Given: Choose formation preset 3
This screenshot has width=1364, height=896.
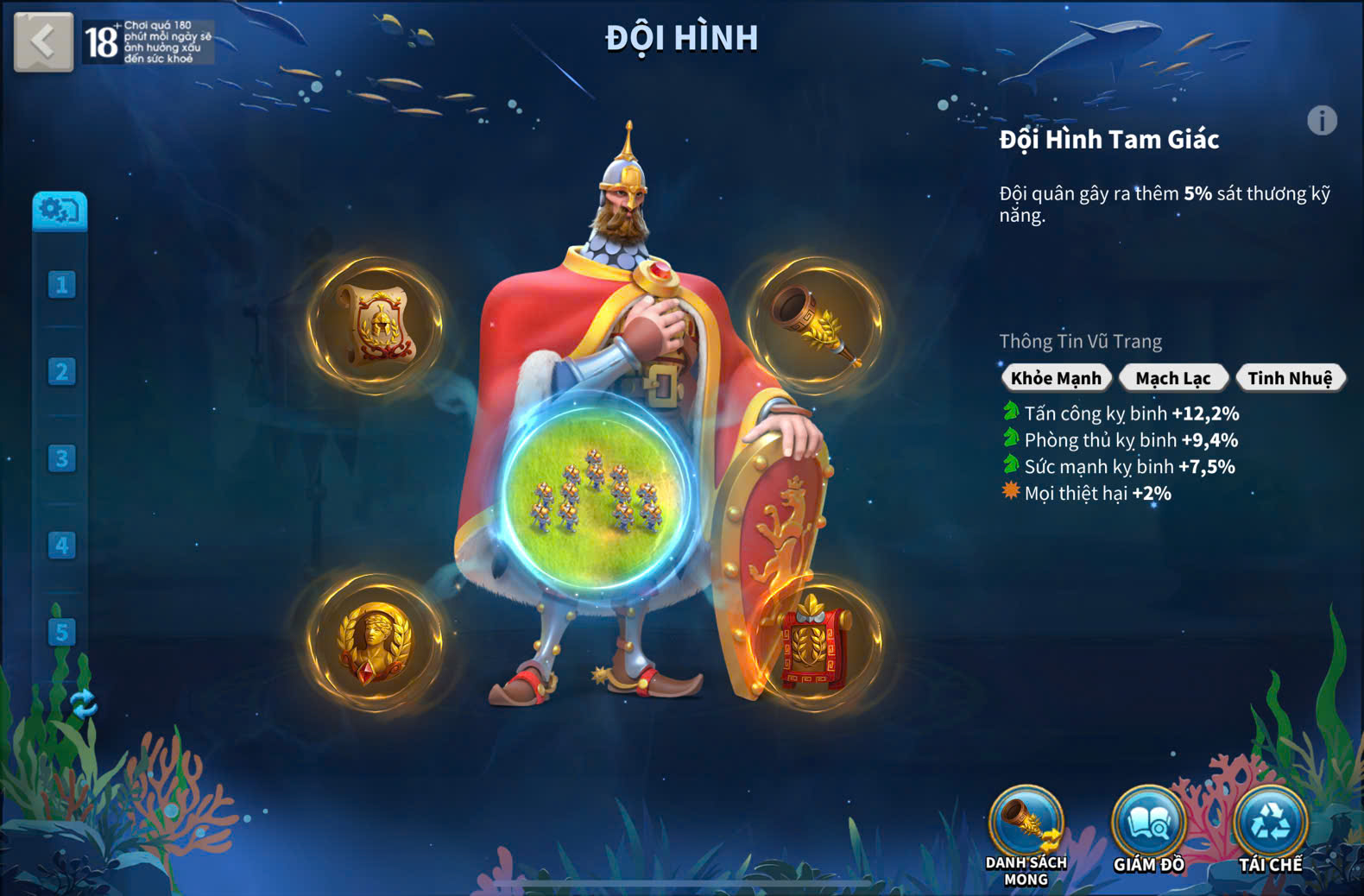Looking at the screenshot, I should (61, 458).
